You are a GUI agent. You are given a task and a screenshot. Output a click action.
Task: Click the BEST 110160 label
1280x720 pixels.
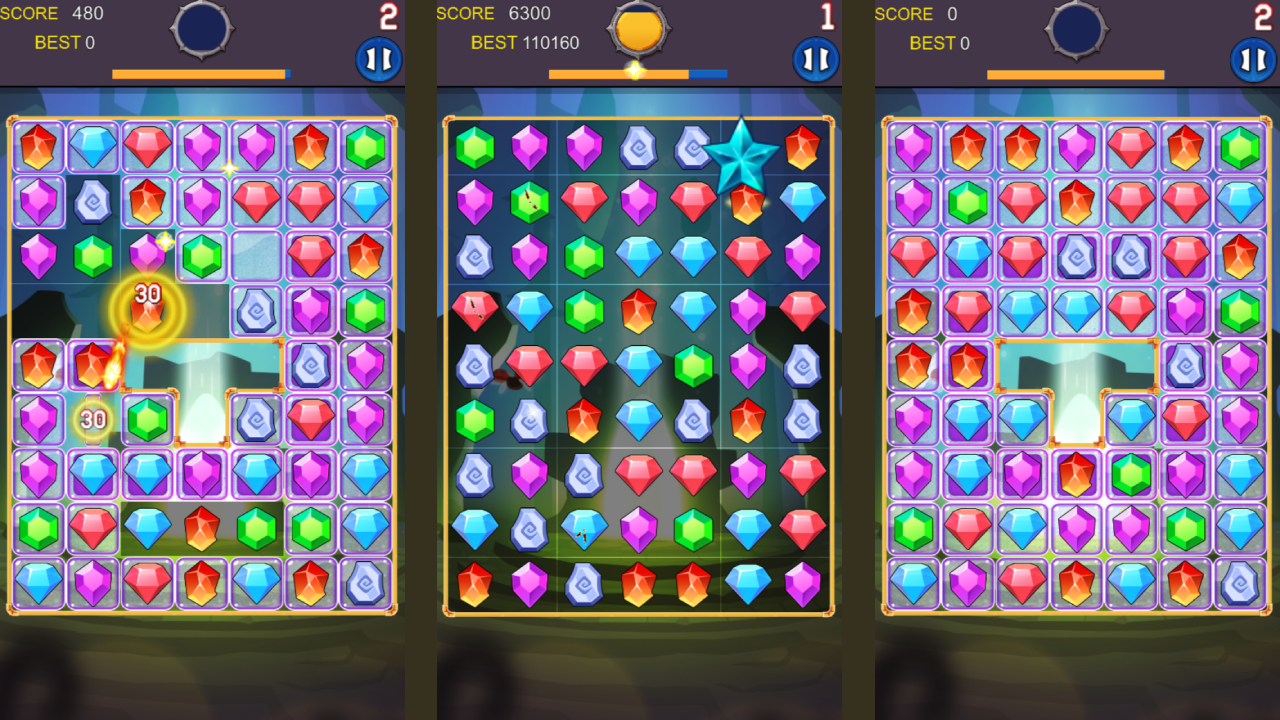click(527, 43)
